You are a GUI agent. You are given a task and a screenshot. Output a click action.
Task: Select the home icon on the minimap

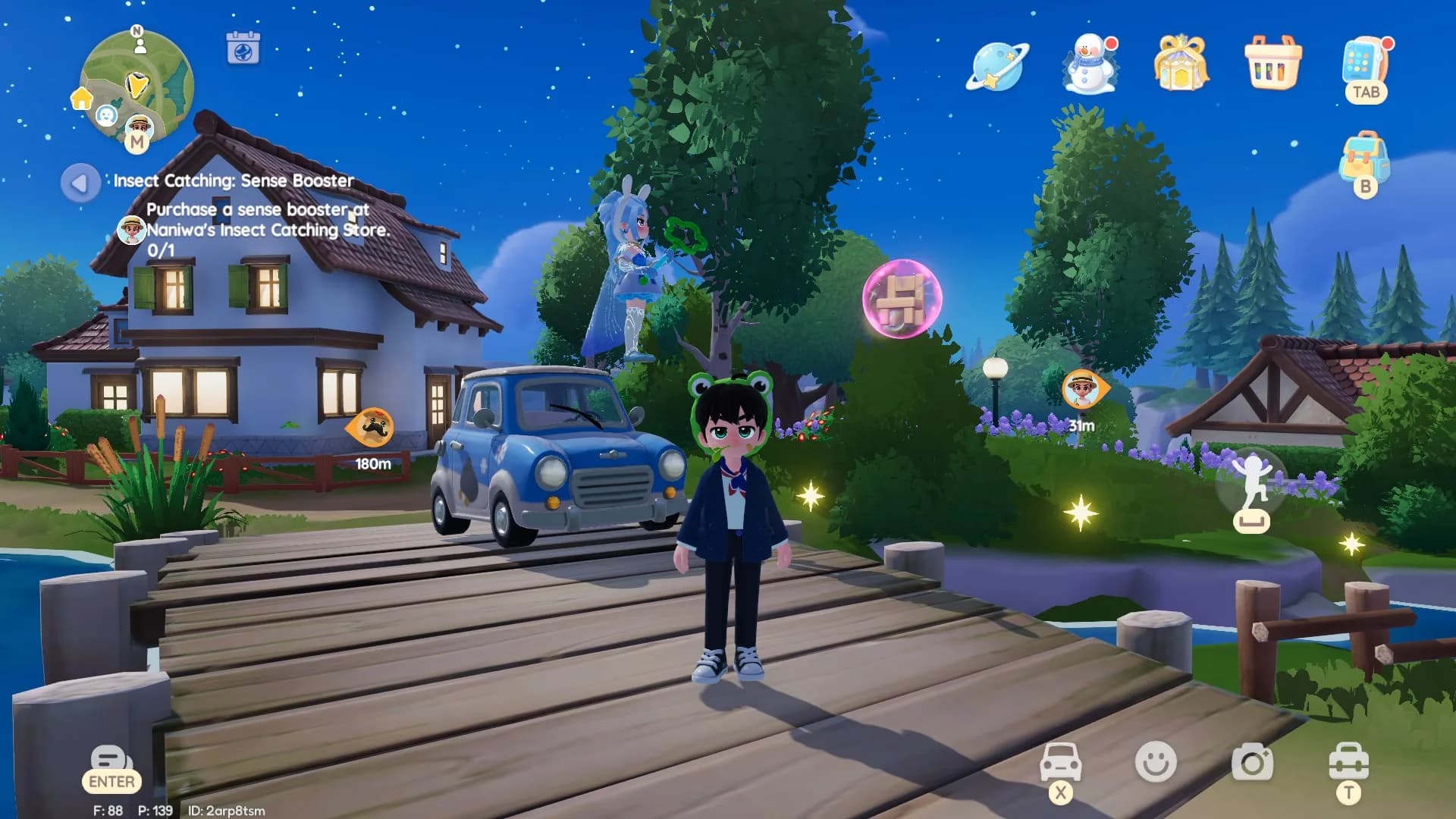click(x=82, y=99)
